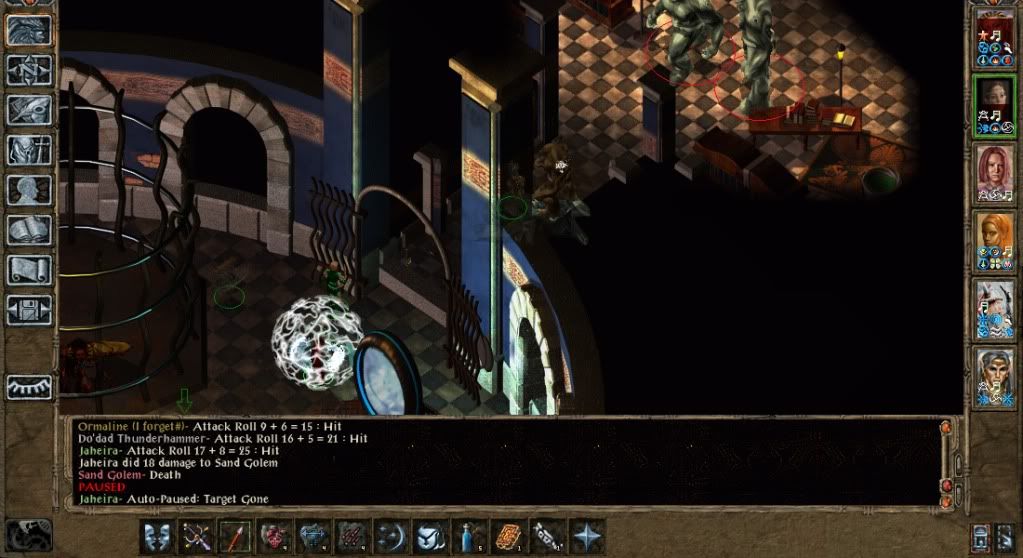Activate the four-pointed star special abilities button
The height and width of the screenshot is (558, 1023).
point(587,535)
